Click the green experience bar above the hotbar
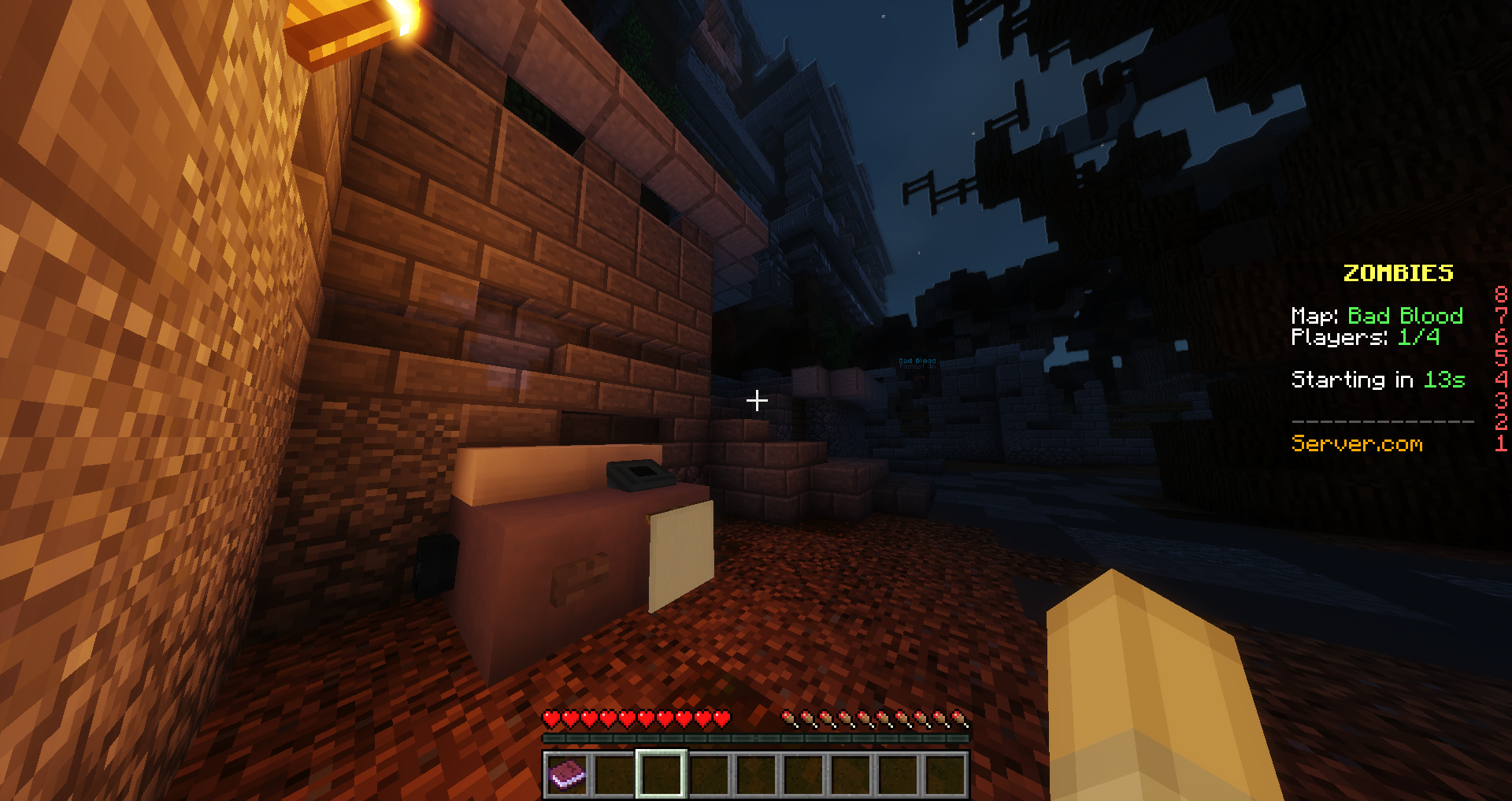 point(756,739)
